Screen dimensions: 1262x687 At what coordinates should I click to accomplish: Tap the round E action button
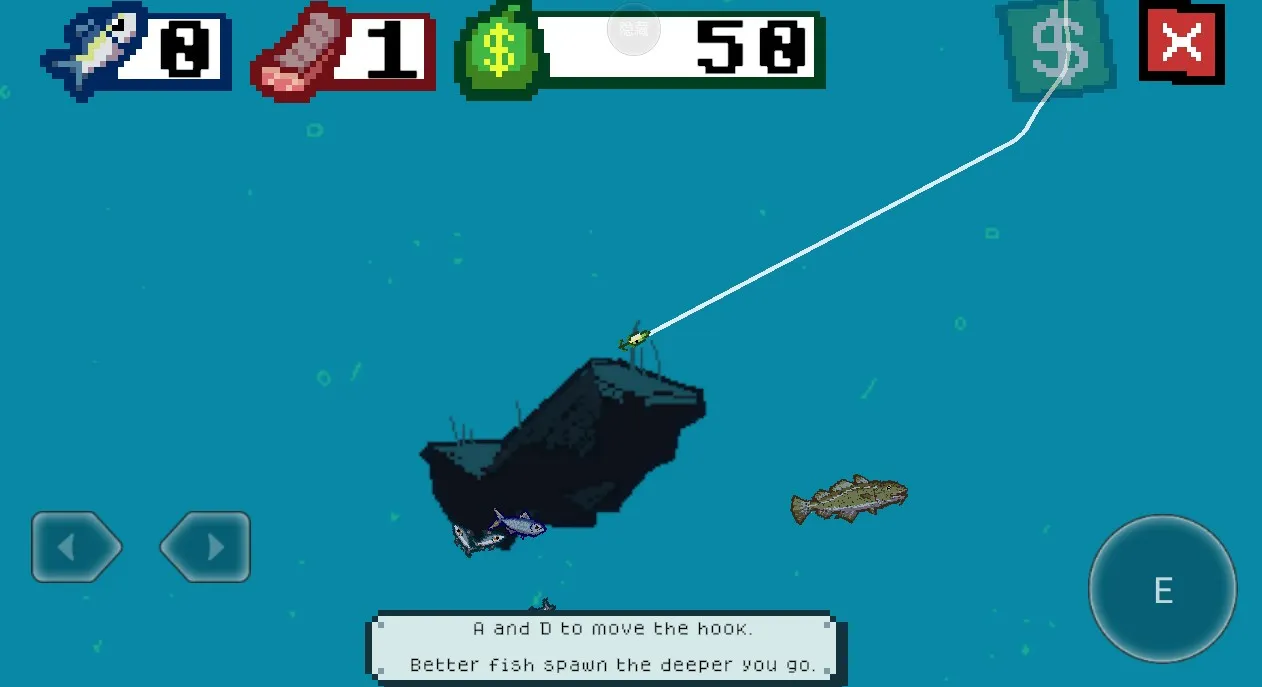tap(1162, 589)
